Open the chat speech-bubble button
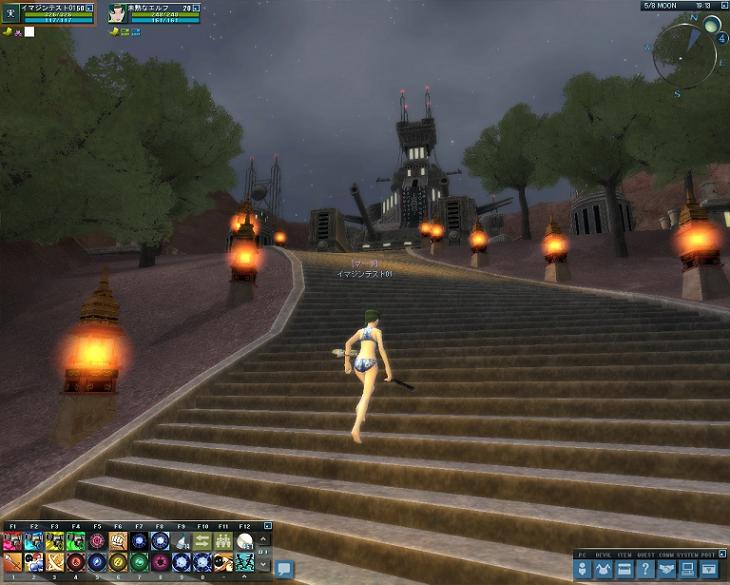730x585 pixels. click(x=283, y=568)
